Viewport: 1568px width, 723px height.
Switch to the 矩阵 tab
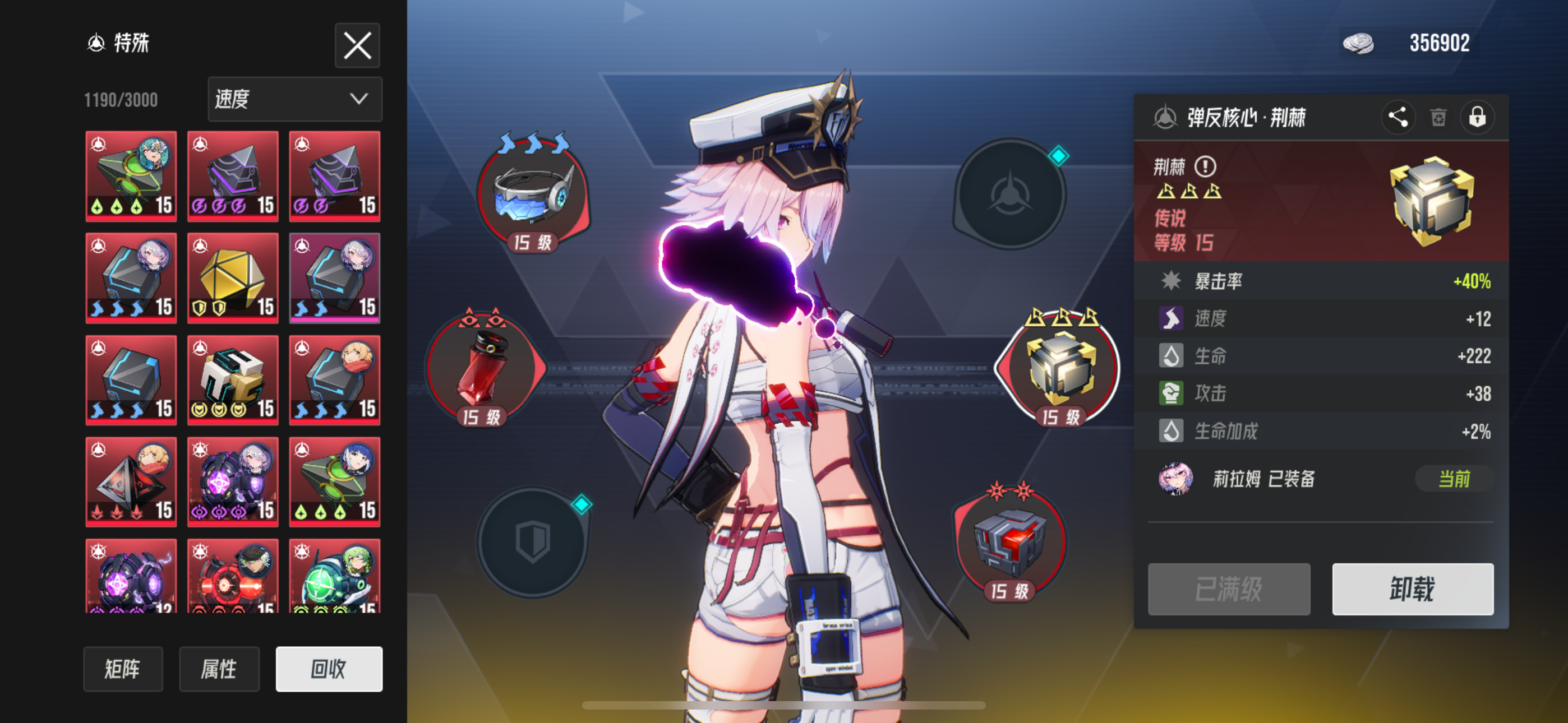click(123, 669)
